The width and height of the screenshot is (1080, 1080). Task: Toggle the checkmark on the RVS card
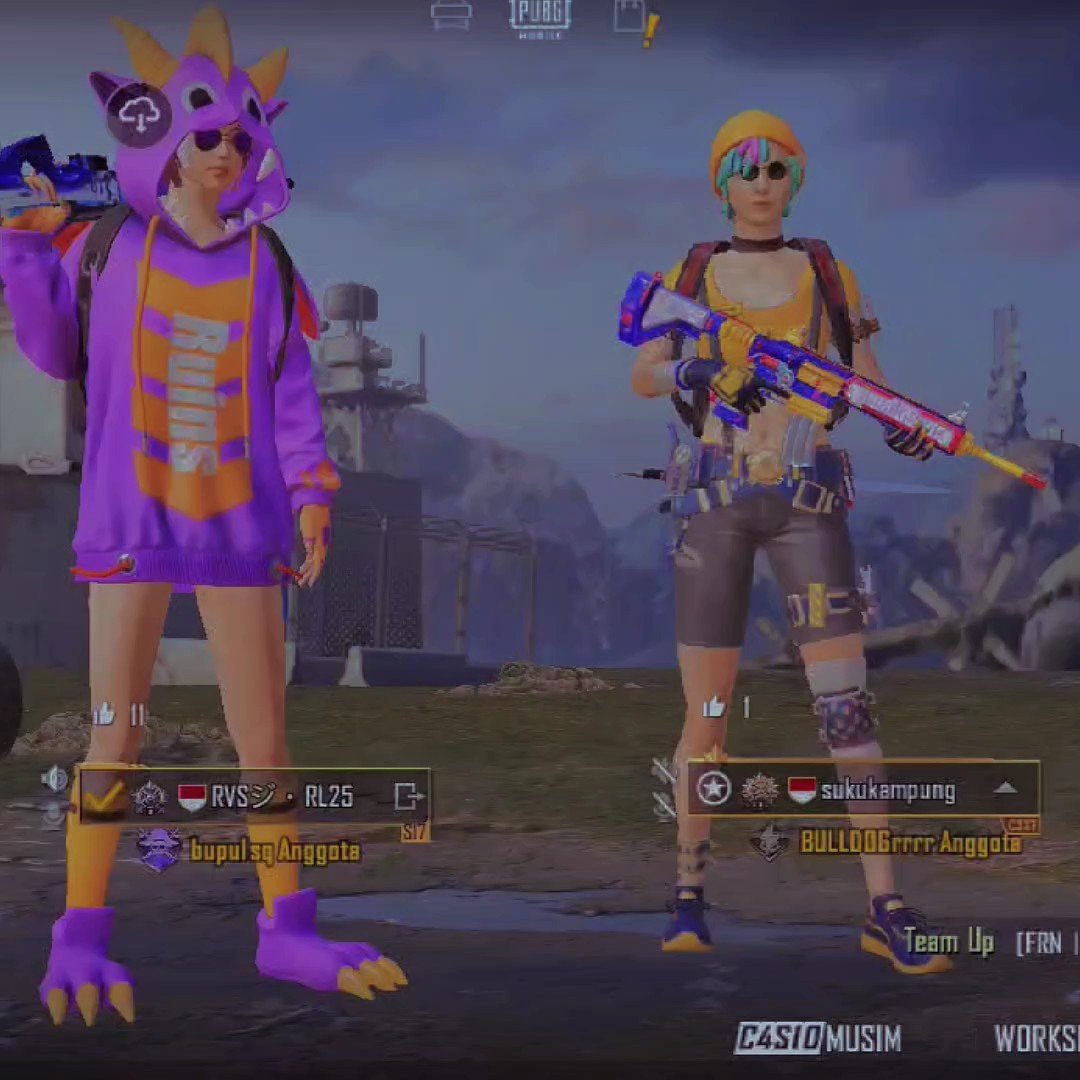pos(104,796)
